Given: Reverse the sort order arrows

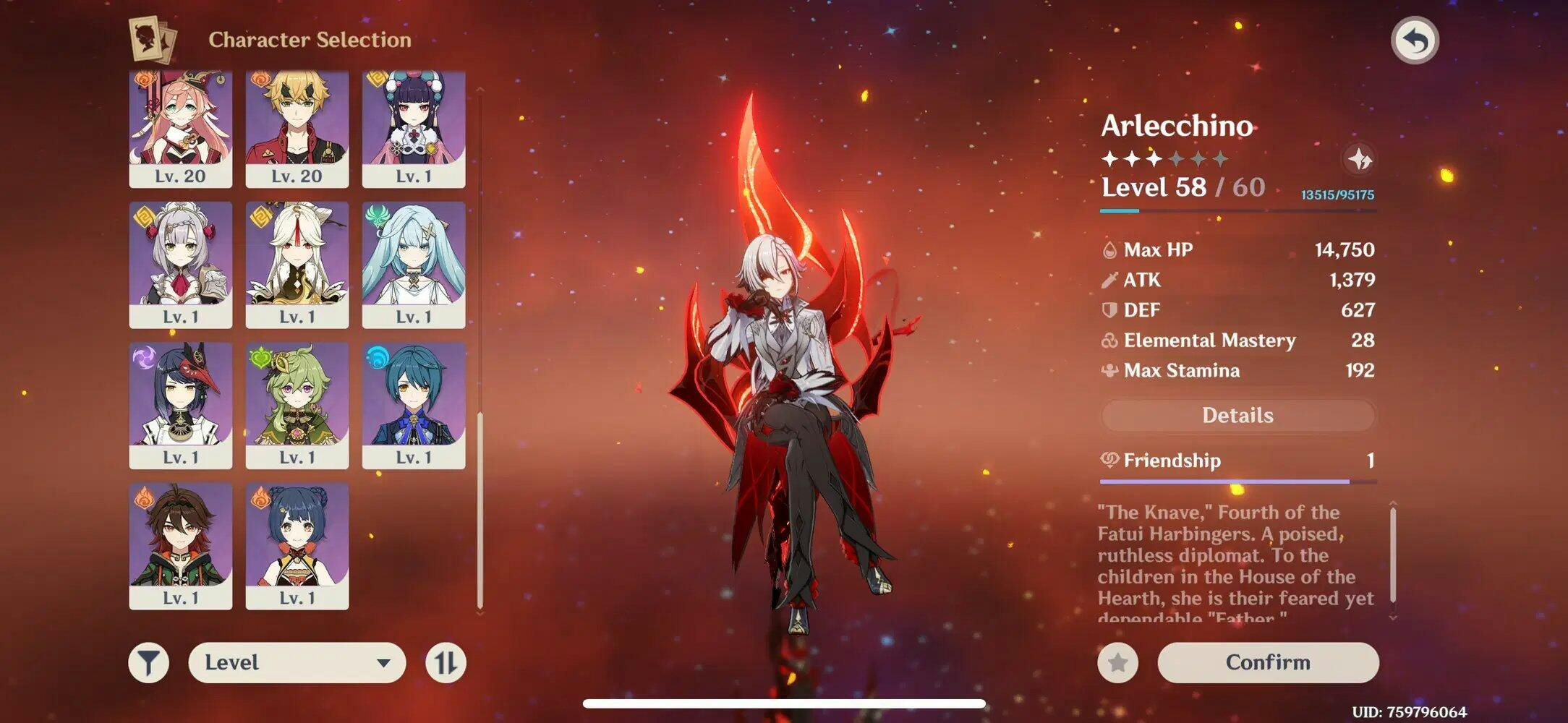Looking at the screenshot, I should point(446,662).
